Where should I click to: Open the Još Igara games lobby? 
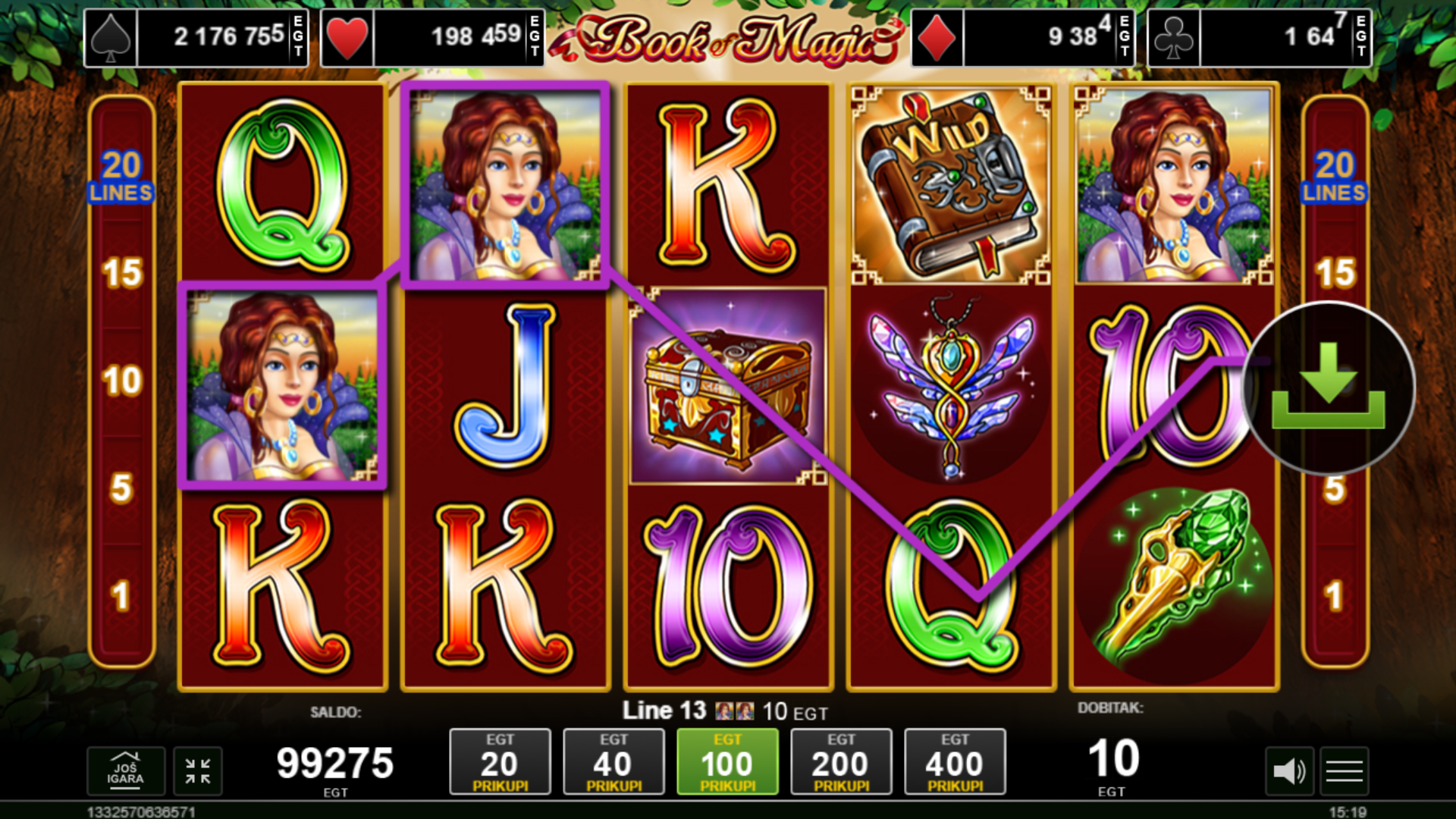125,771
